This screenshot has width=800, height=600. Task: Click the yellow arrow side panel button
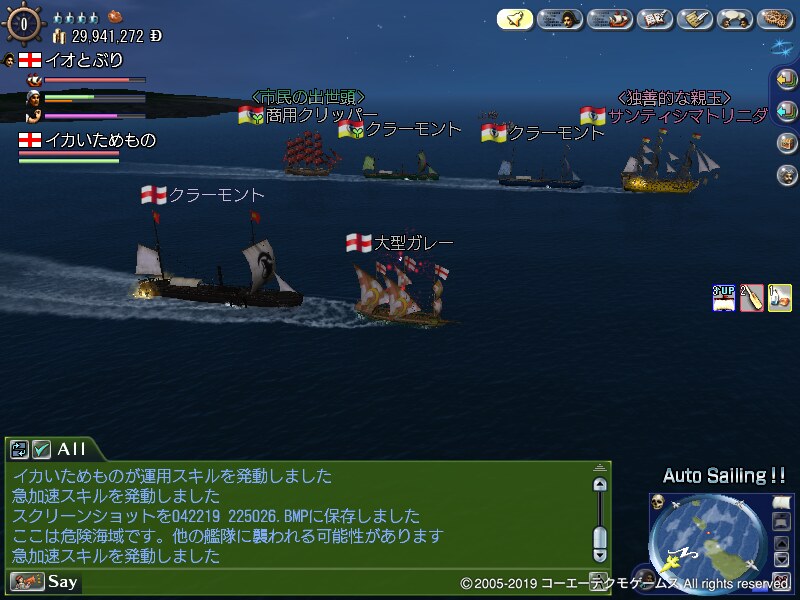(787, 80)
